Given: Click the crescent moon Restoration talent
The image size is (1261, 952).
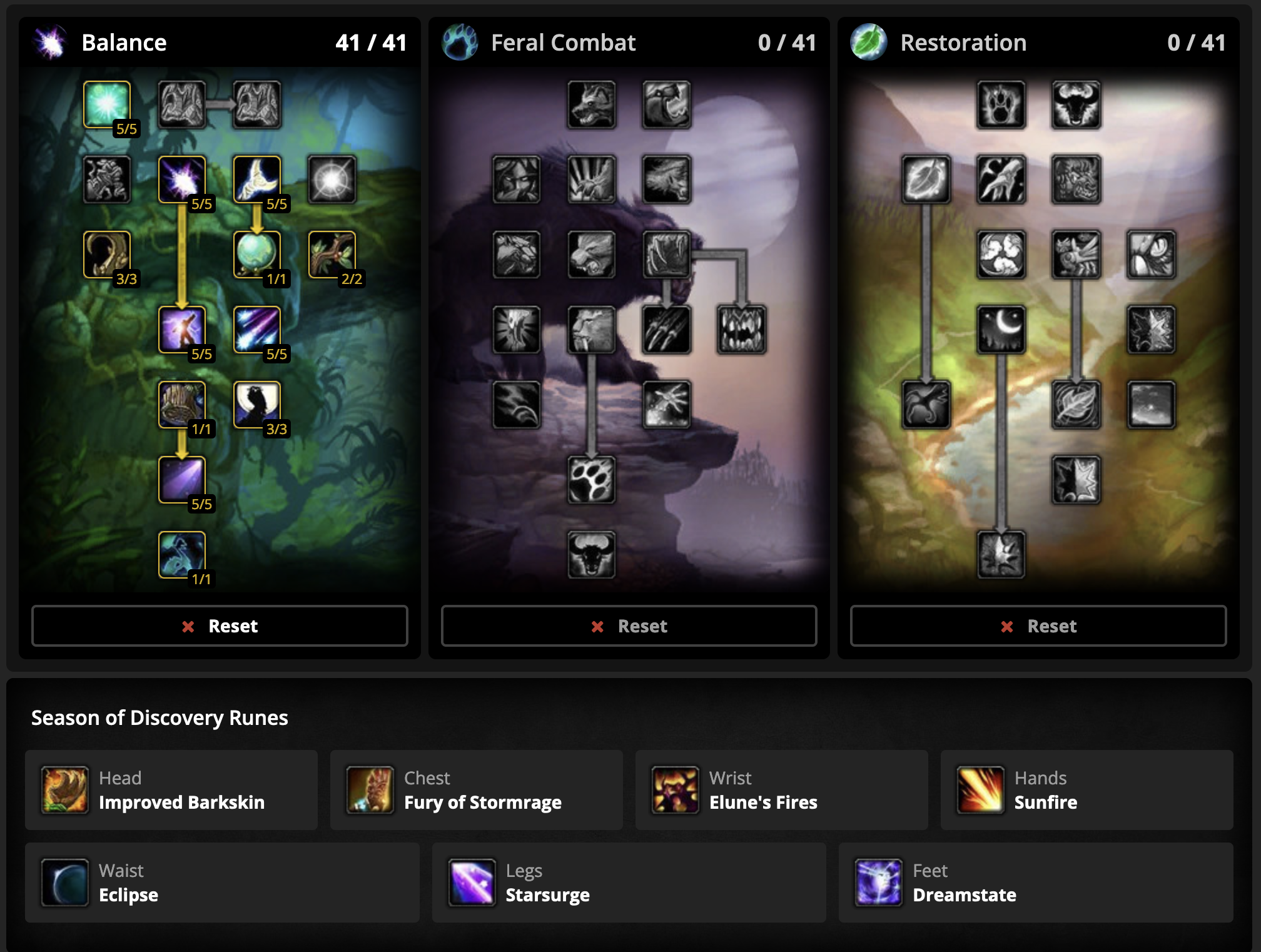Looking at the screenshot, I should [x=1001, y=330].
